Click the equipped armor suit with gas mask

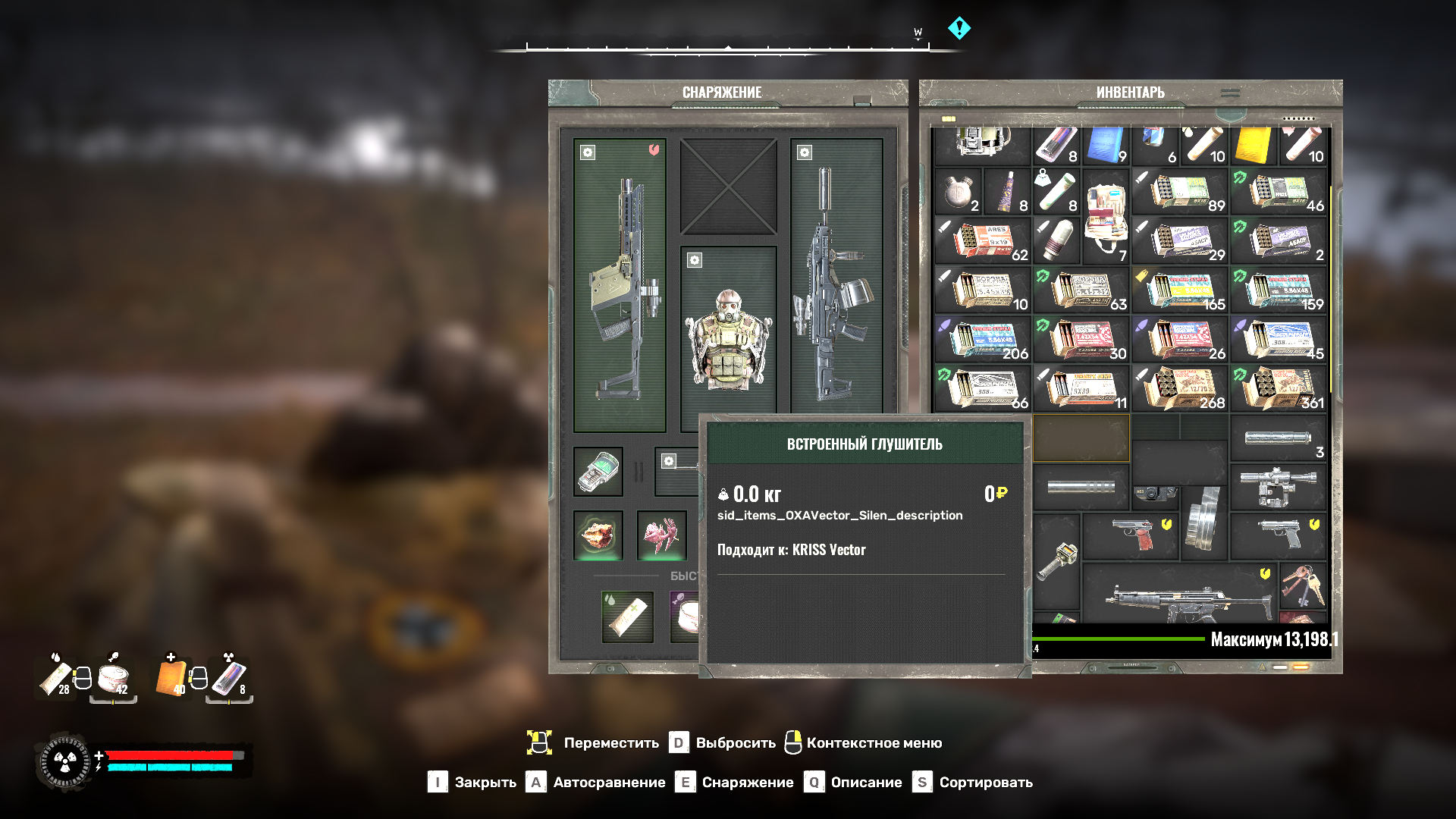pos(728,337)
